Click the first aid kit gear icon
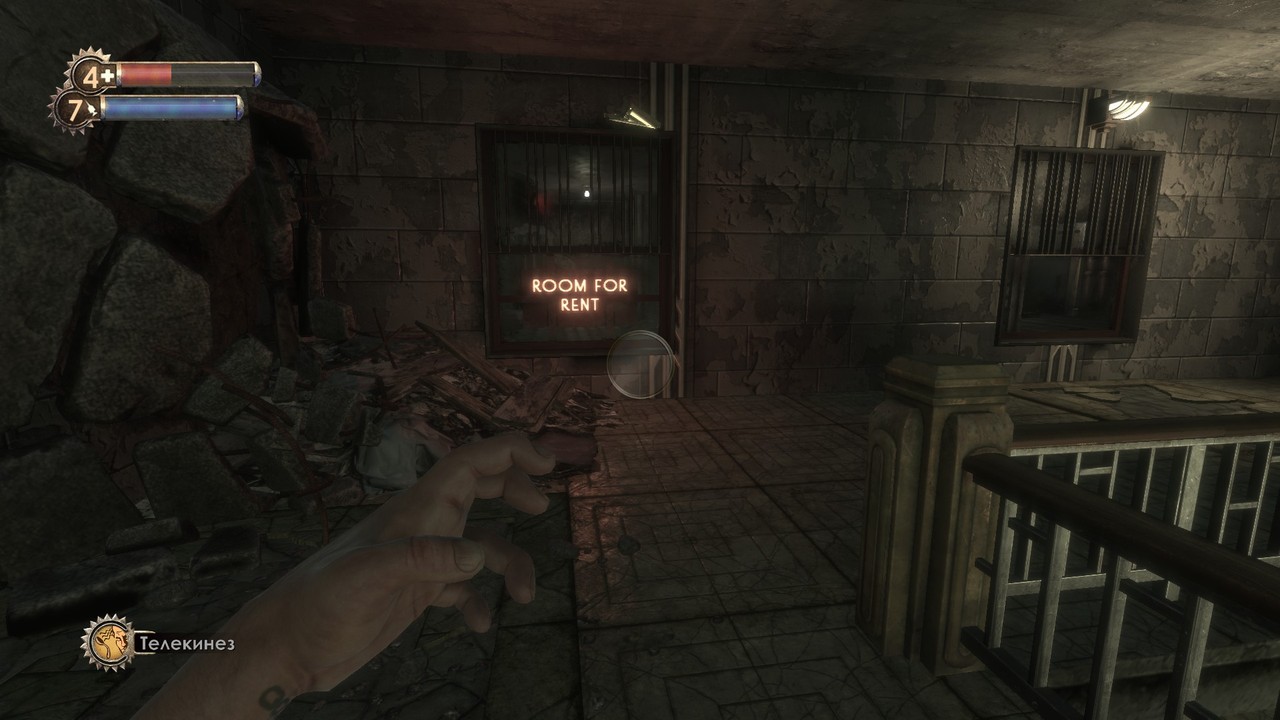The image size is (1280, 720). pyautogui.click(x=92, y=75)
